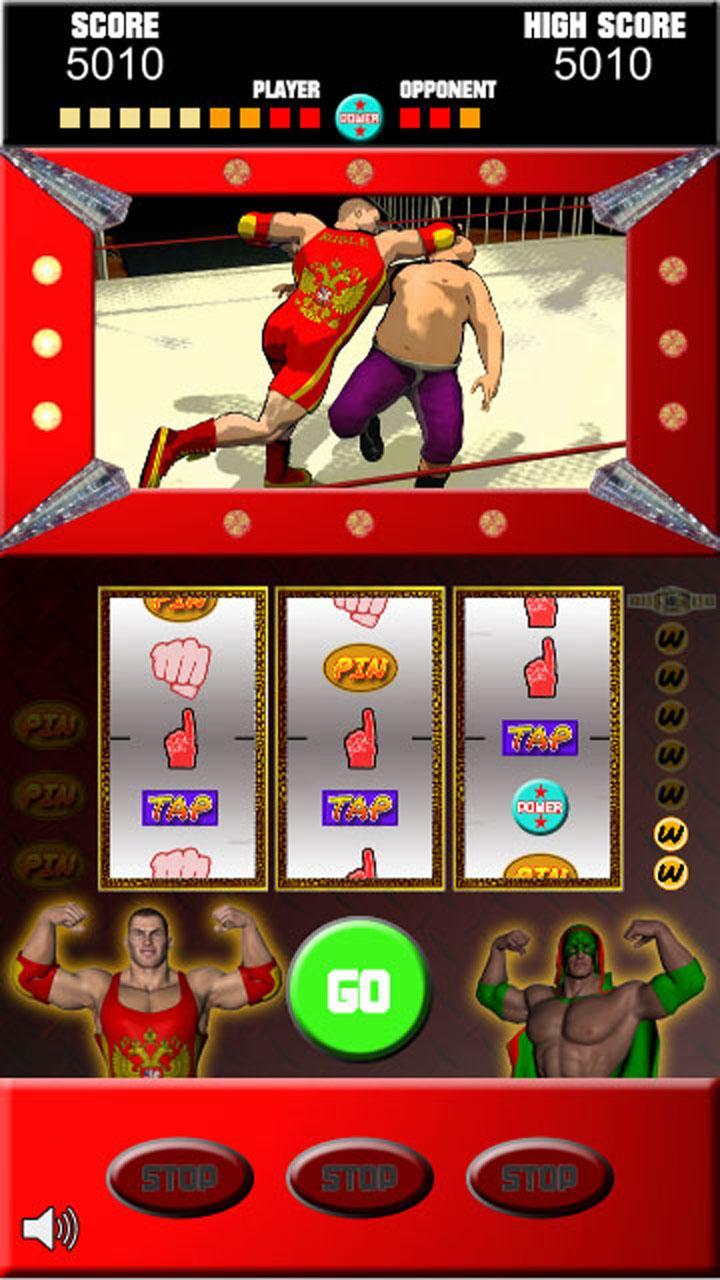This screenshot has width=720, height=1280.
Task: Hit the green GO button
Action: coord(359,989)
